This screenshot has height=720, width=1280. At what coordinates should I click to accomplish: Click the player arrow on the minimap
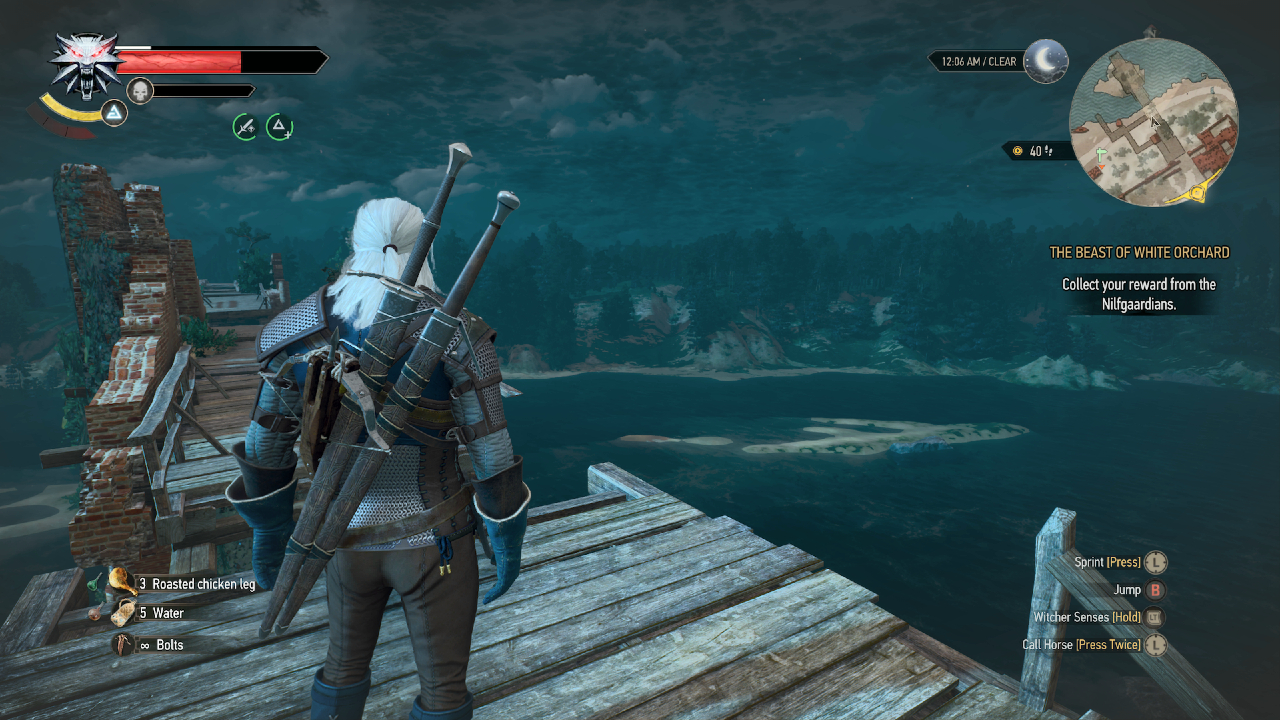click(1153, 120)
